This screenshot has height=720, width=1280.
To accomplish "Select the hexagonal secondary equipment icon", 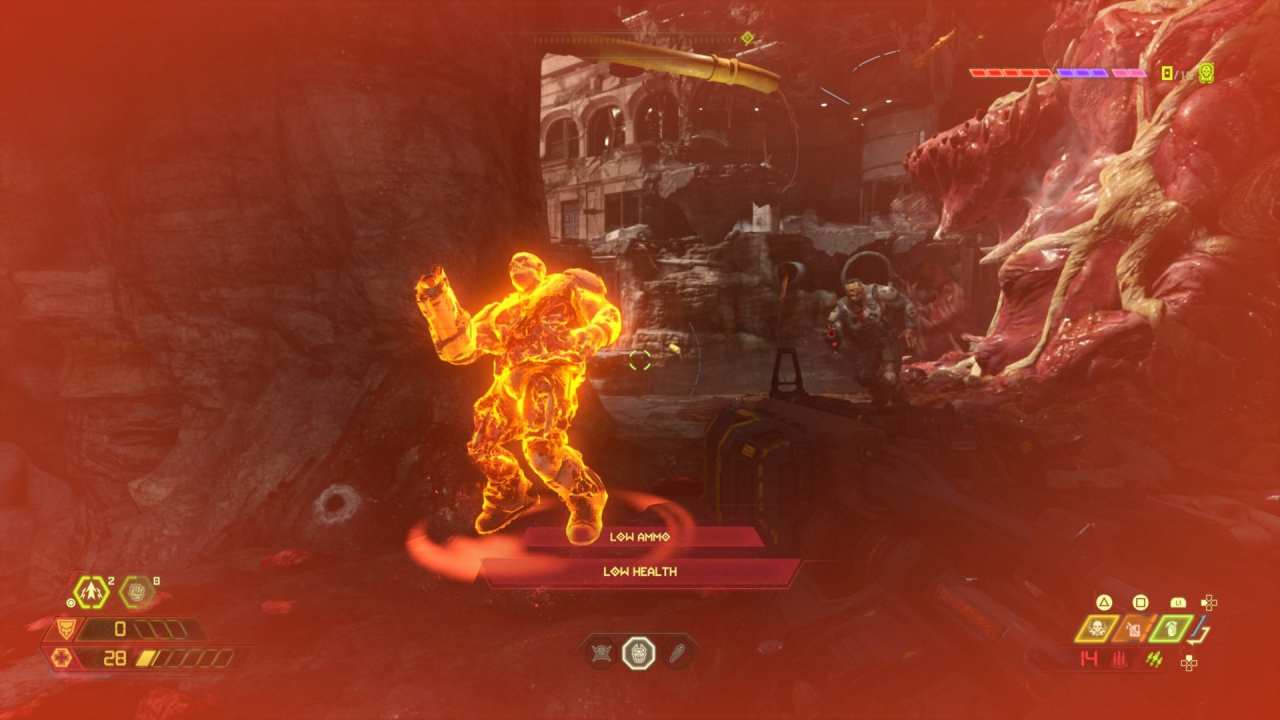I will 136,590.
